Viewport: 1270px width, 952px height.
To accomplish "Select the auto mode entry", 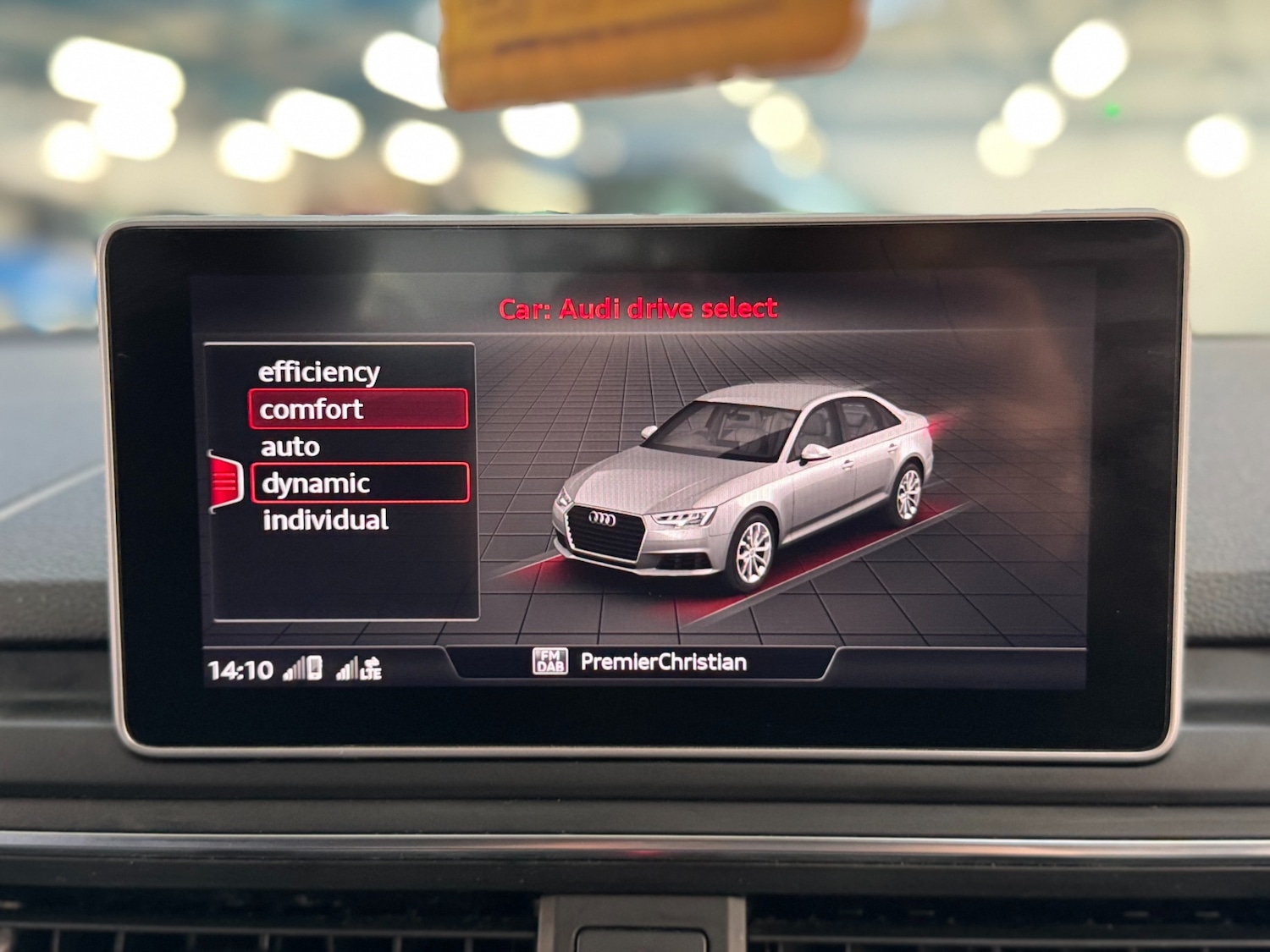I will (x=289, y=446).
